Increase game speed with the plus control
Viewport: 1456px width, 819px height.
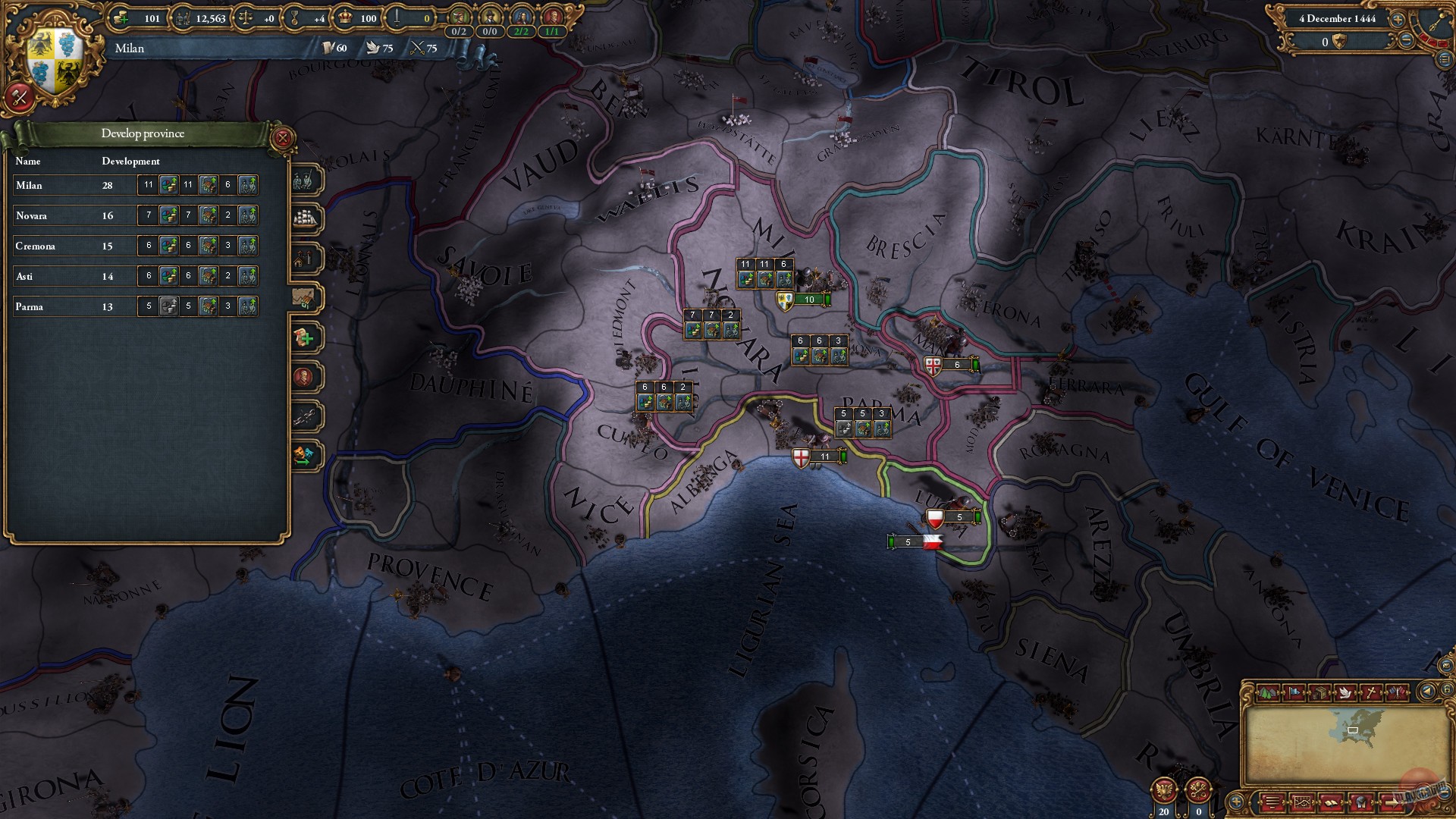[1398, 19]
